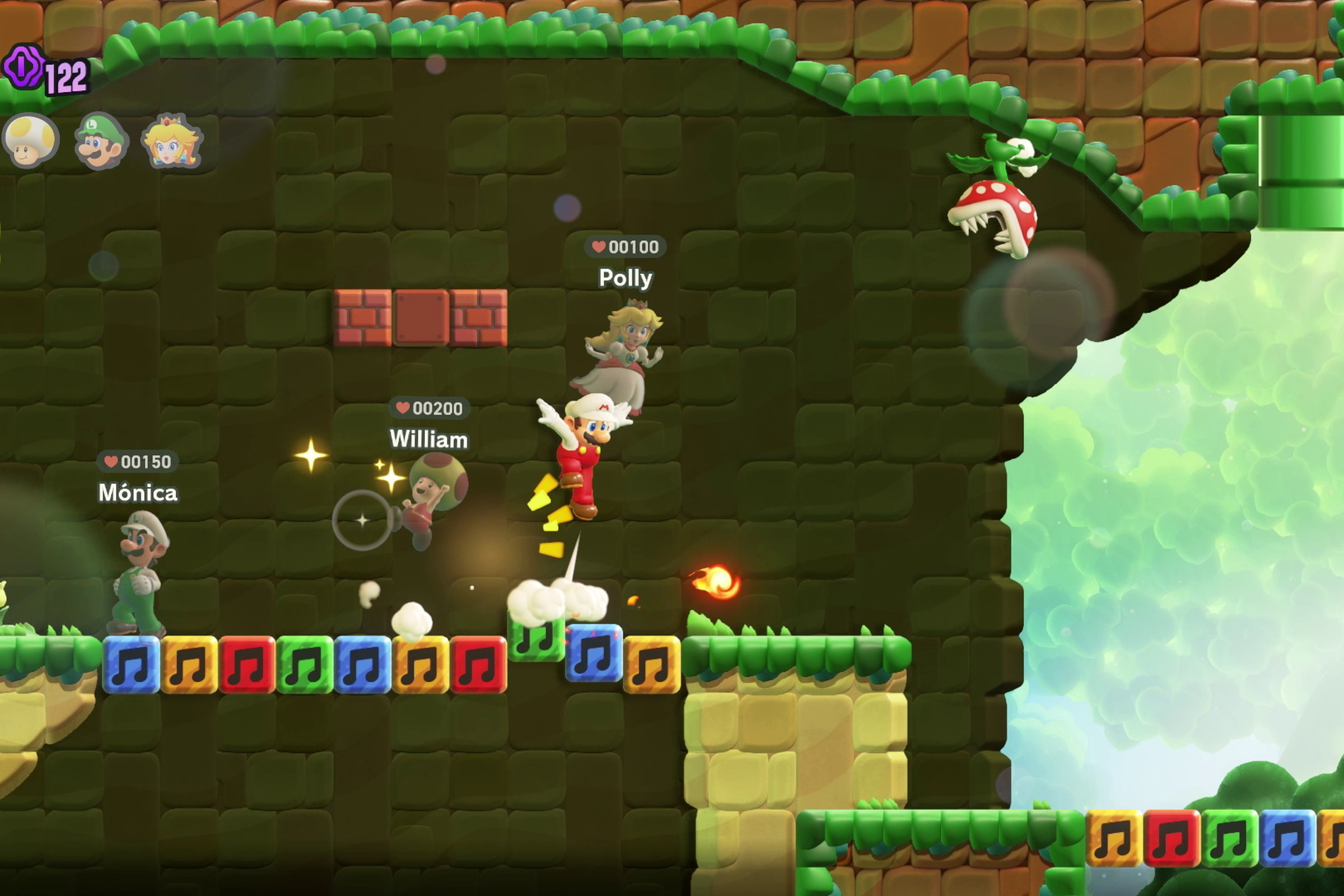Click the heart icon beside Mónica's score
Screen dimensions: 1344x896
coord(112,461)
